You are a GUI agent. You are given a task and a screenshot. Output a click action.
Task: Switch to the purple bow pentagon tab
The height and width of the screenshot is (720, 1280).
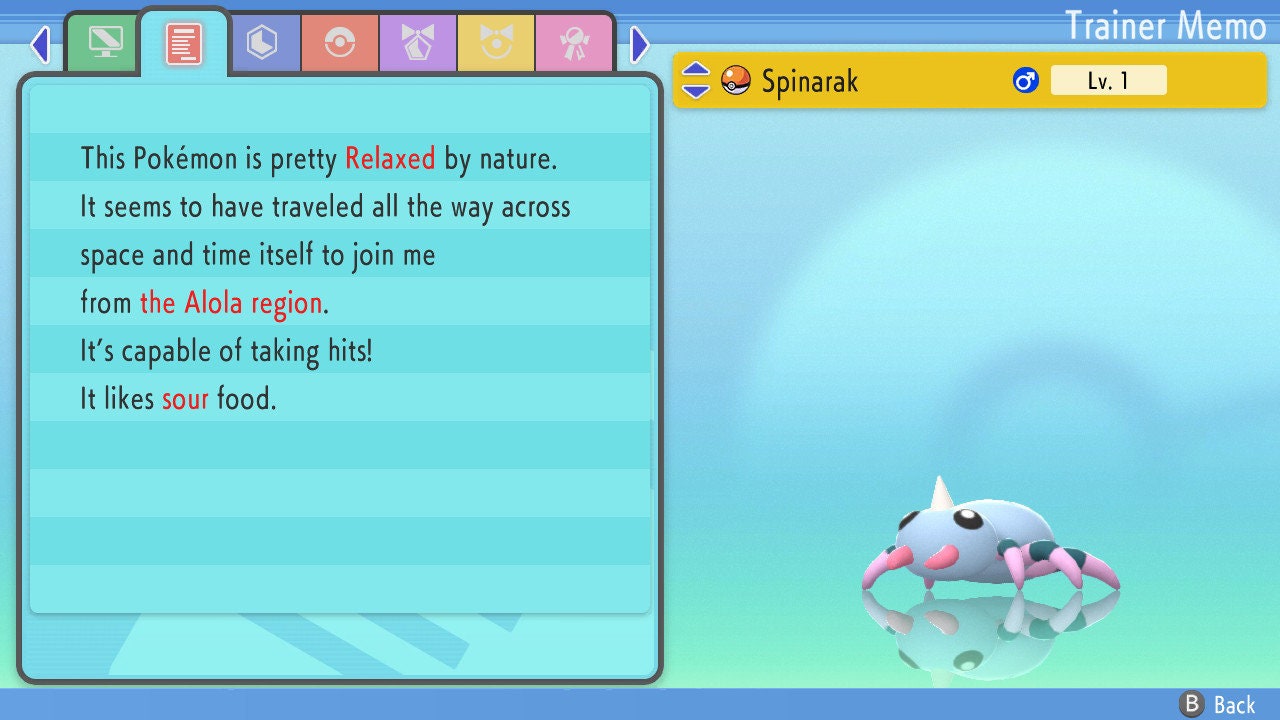tap(418, 43)
